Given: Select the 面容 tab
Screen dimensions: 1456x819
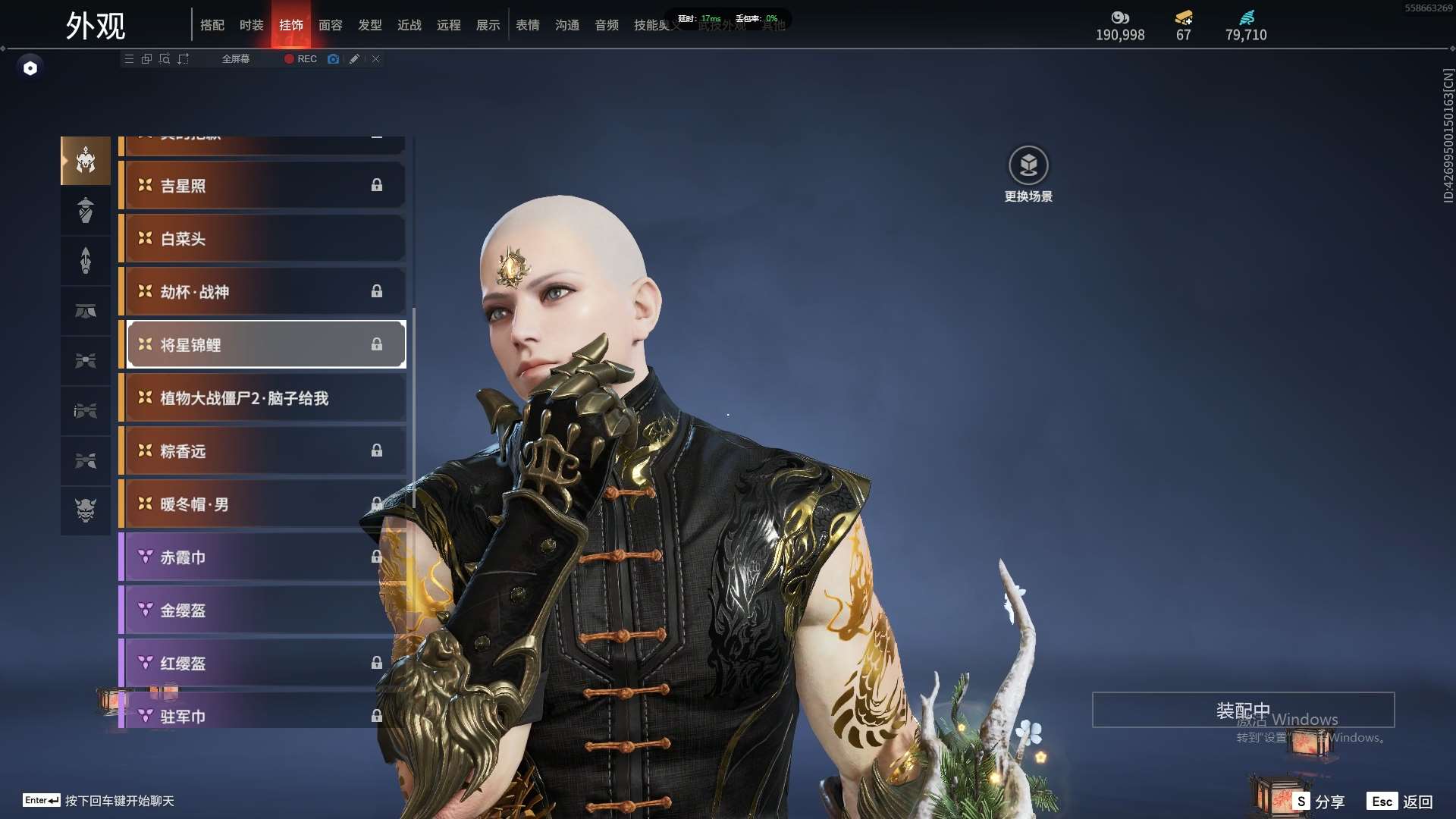Looking at the screenshot, I should (330, 25).
